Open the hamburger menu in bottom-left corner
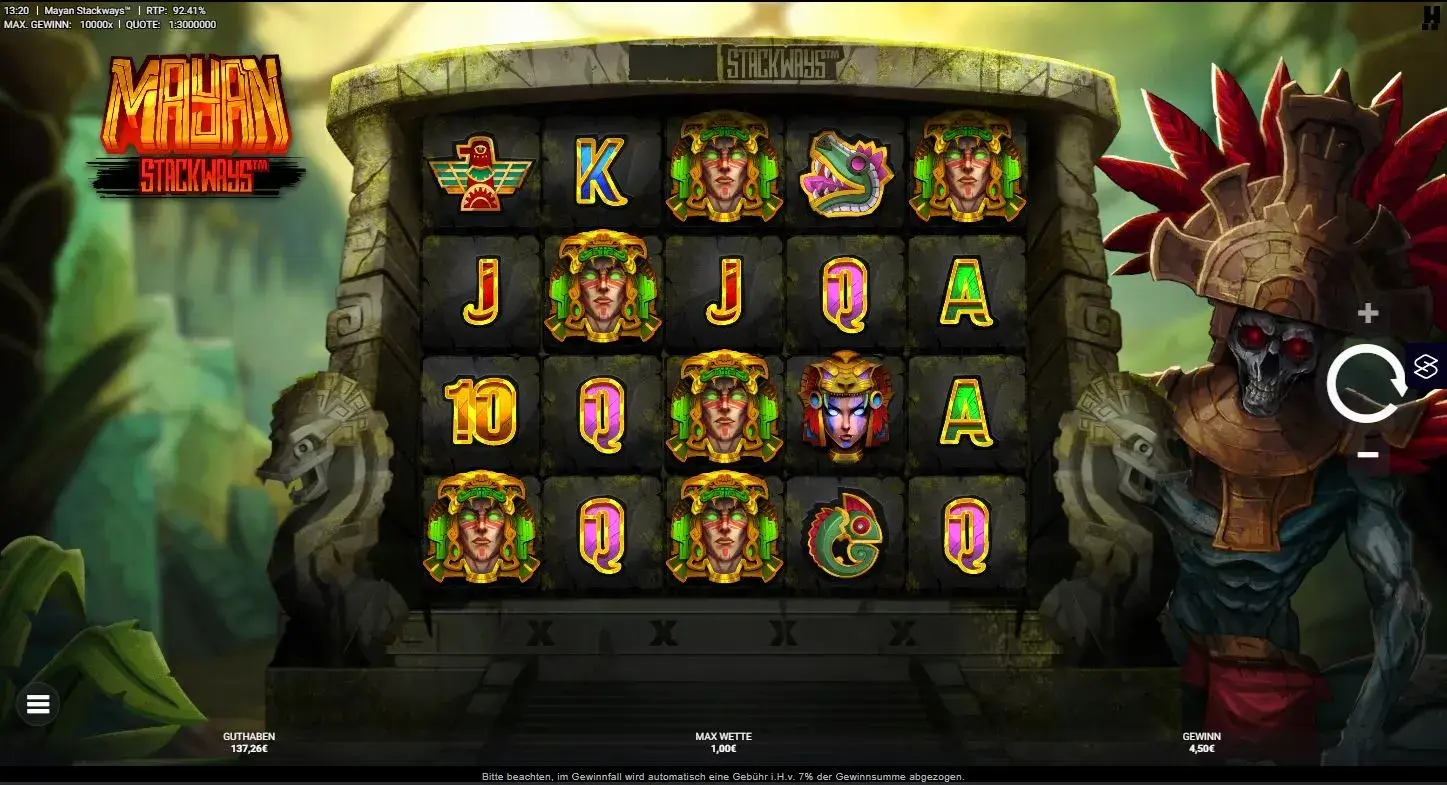 click(37, 704)
